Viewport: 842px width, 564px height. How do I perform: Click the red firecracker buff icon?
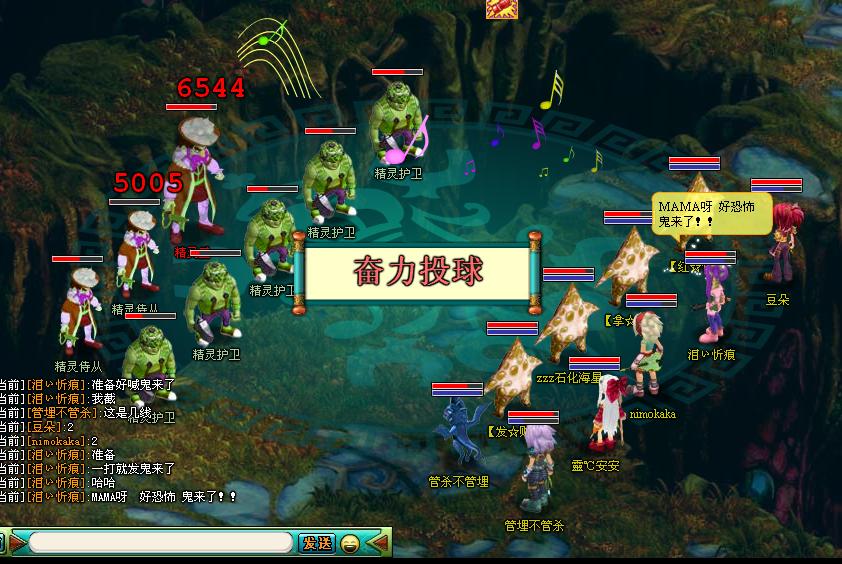pos(498,9)
